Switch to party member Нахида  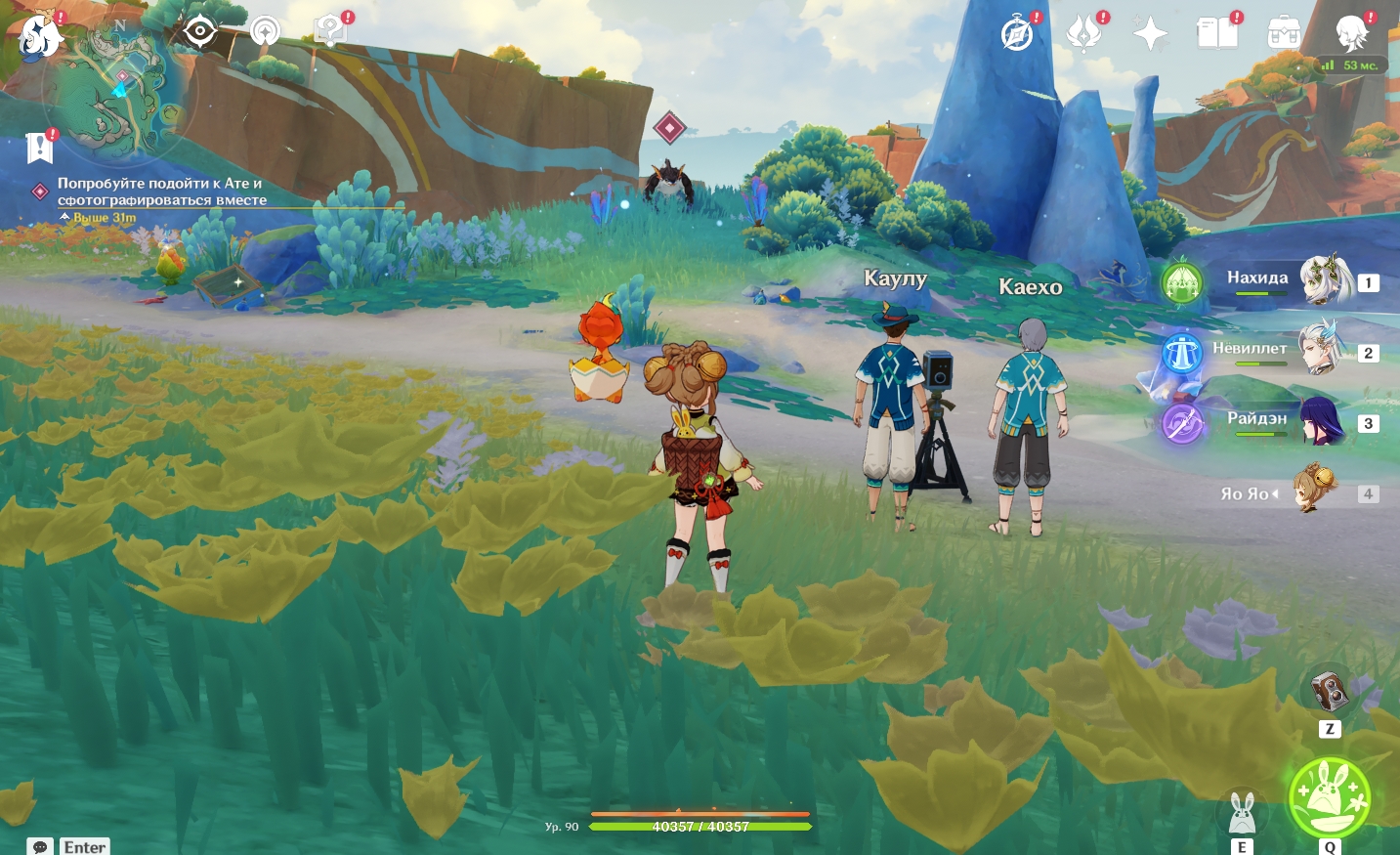(1325, 280)
